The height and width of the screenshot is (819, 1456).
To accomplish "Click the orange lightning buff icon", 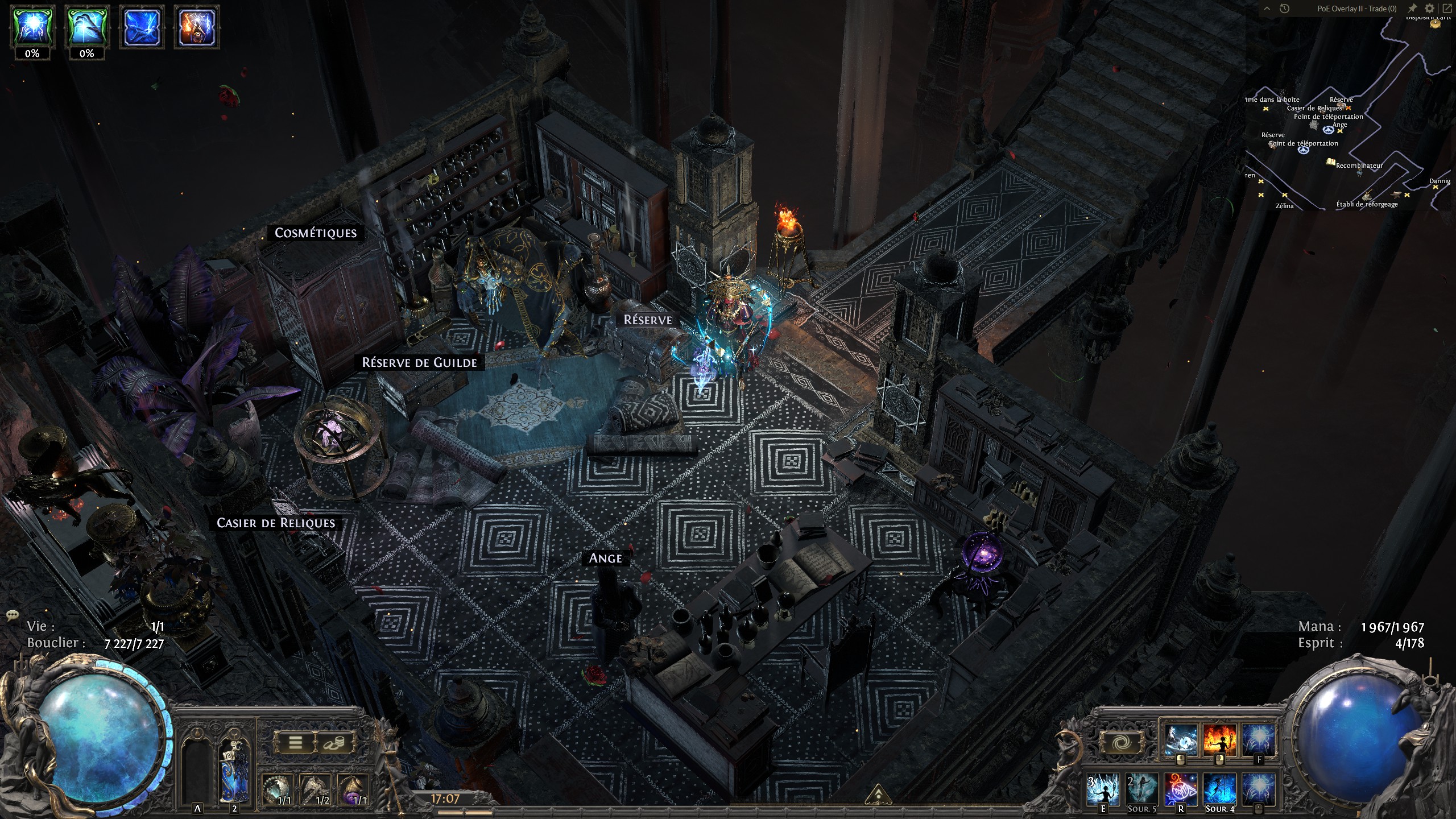I will [x=196, y=27].
